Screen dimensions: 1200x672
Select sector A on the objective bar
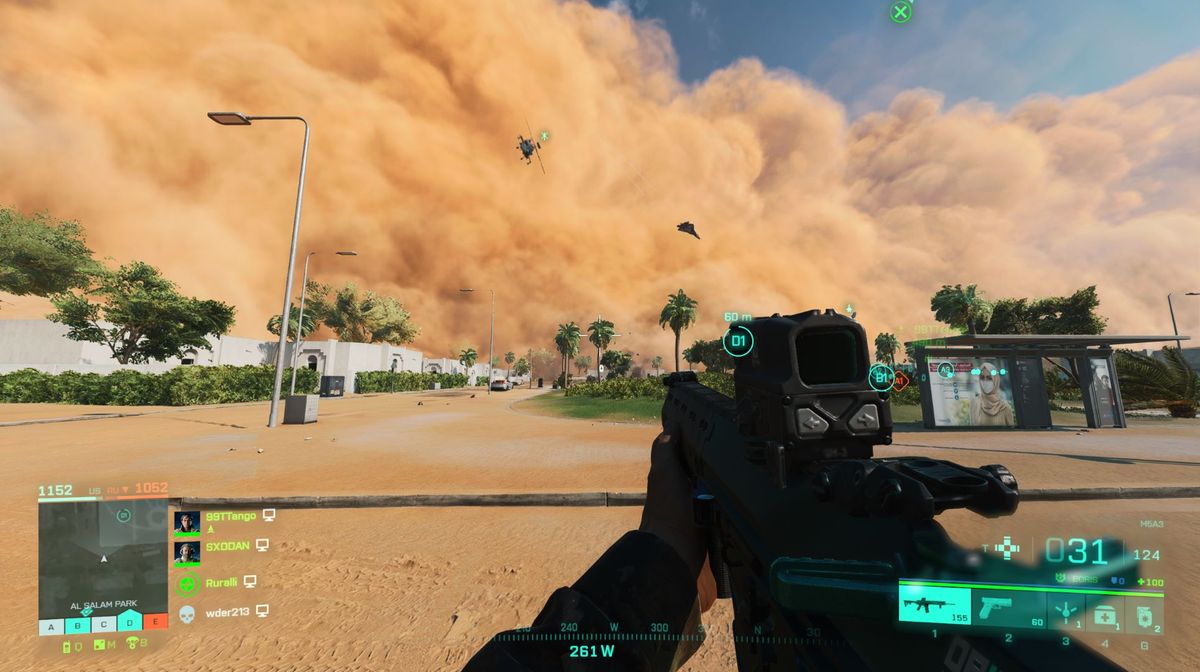point(51,627)
